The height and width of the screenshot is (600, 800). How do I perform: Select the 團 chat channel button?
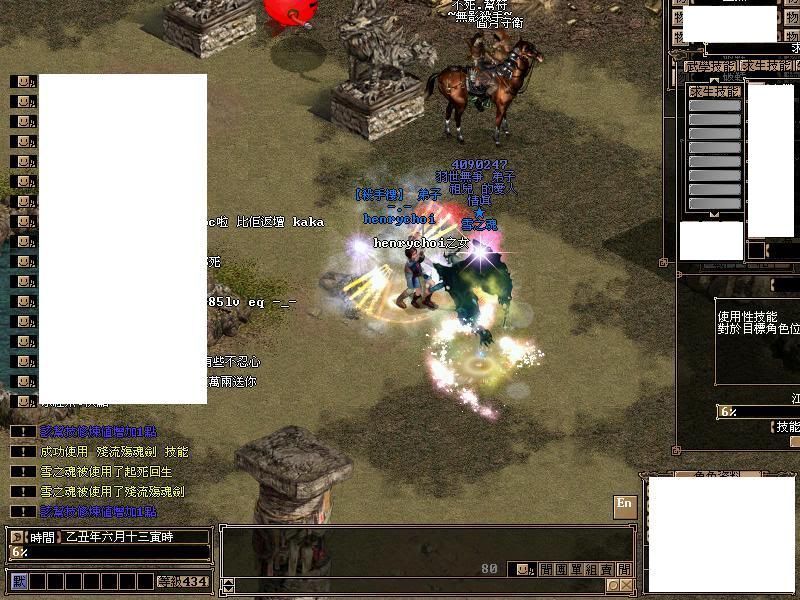coord(562,569)
